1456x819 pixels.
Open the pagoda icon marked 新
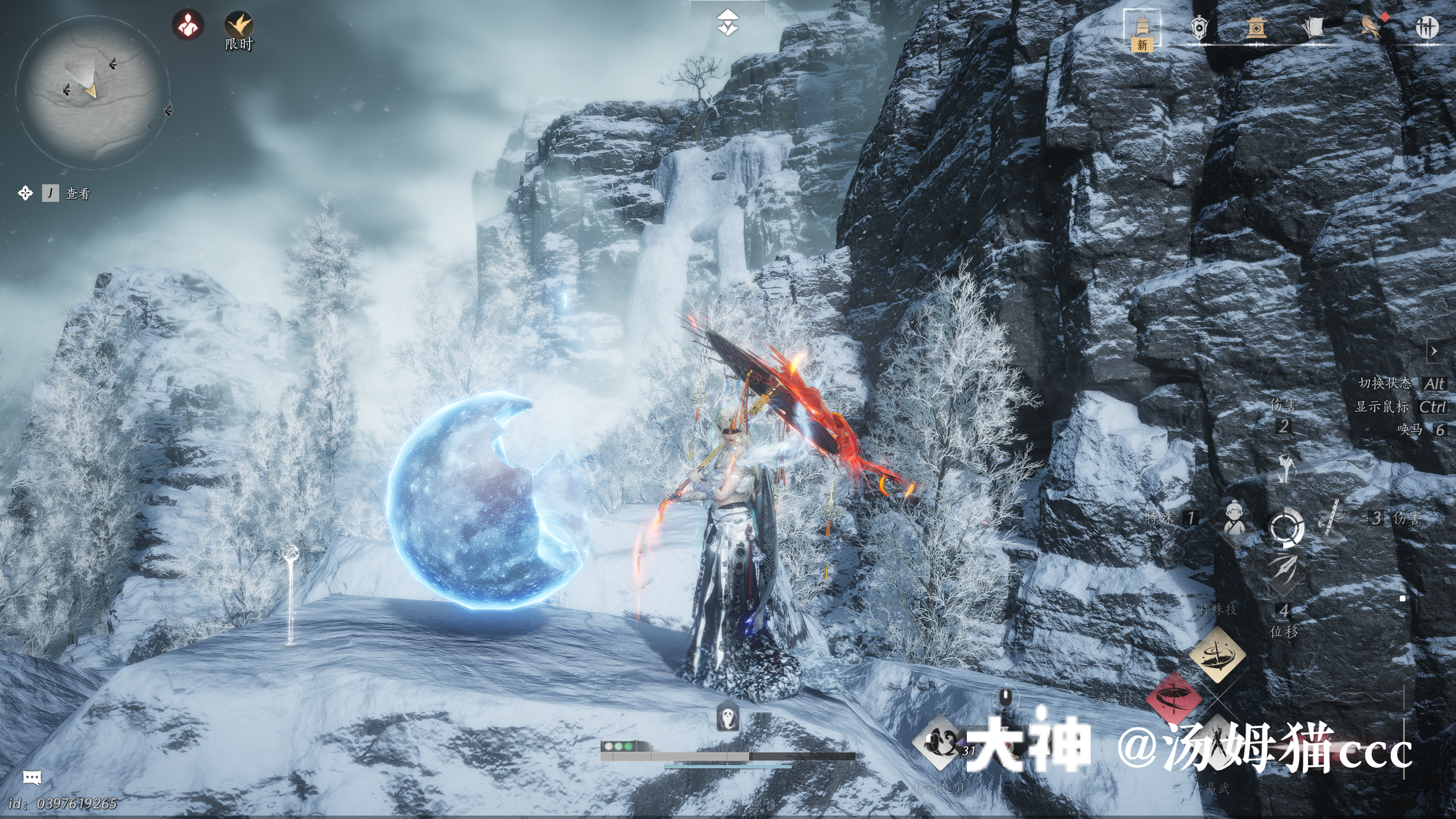[1142, 28]
